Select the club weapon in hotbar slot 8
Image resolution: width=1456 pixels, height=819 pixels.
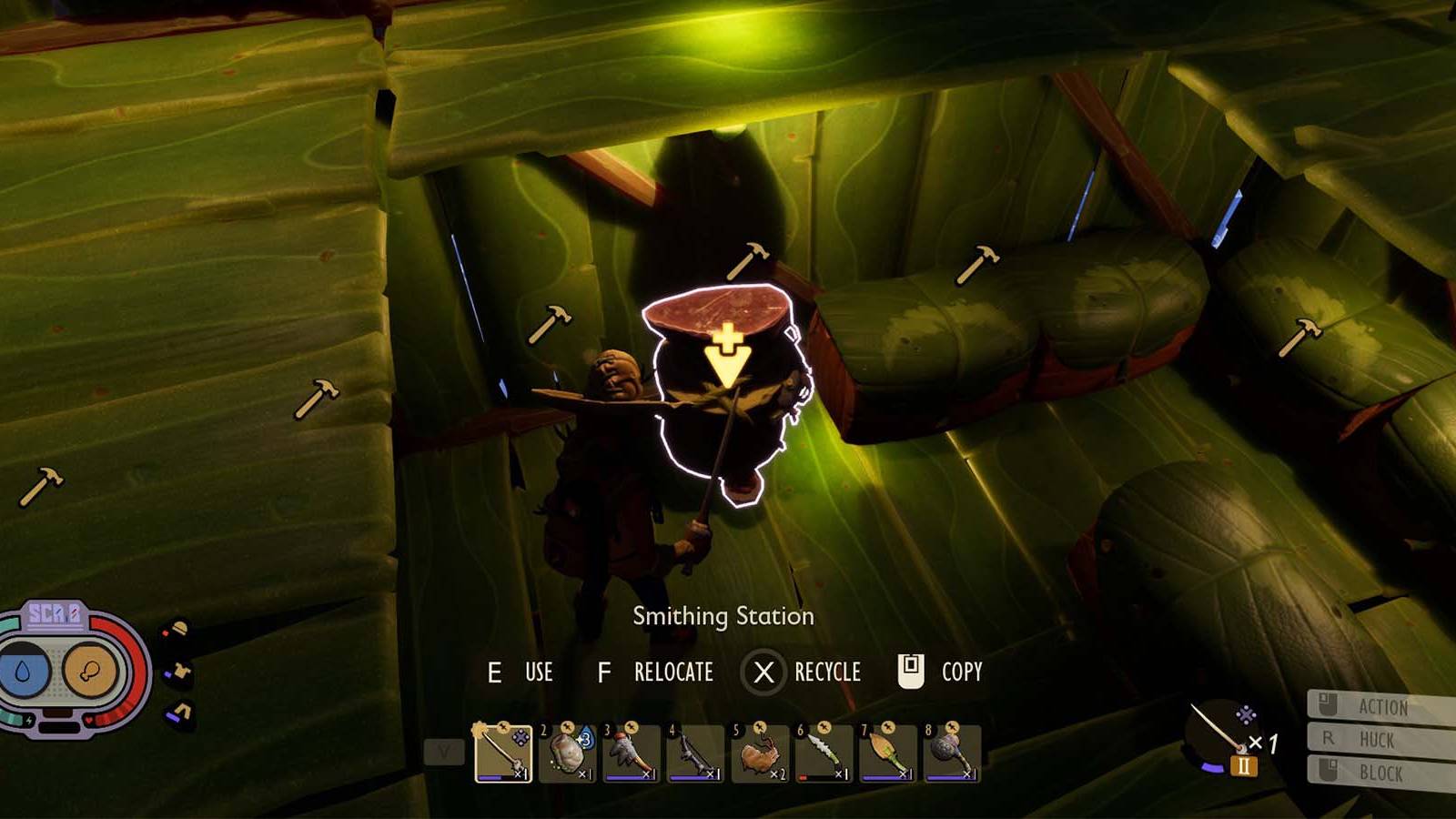pos(951,753)
